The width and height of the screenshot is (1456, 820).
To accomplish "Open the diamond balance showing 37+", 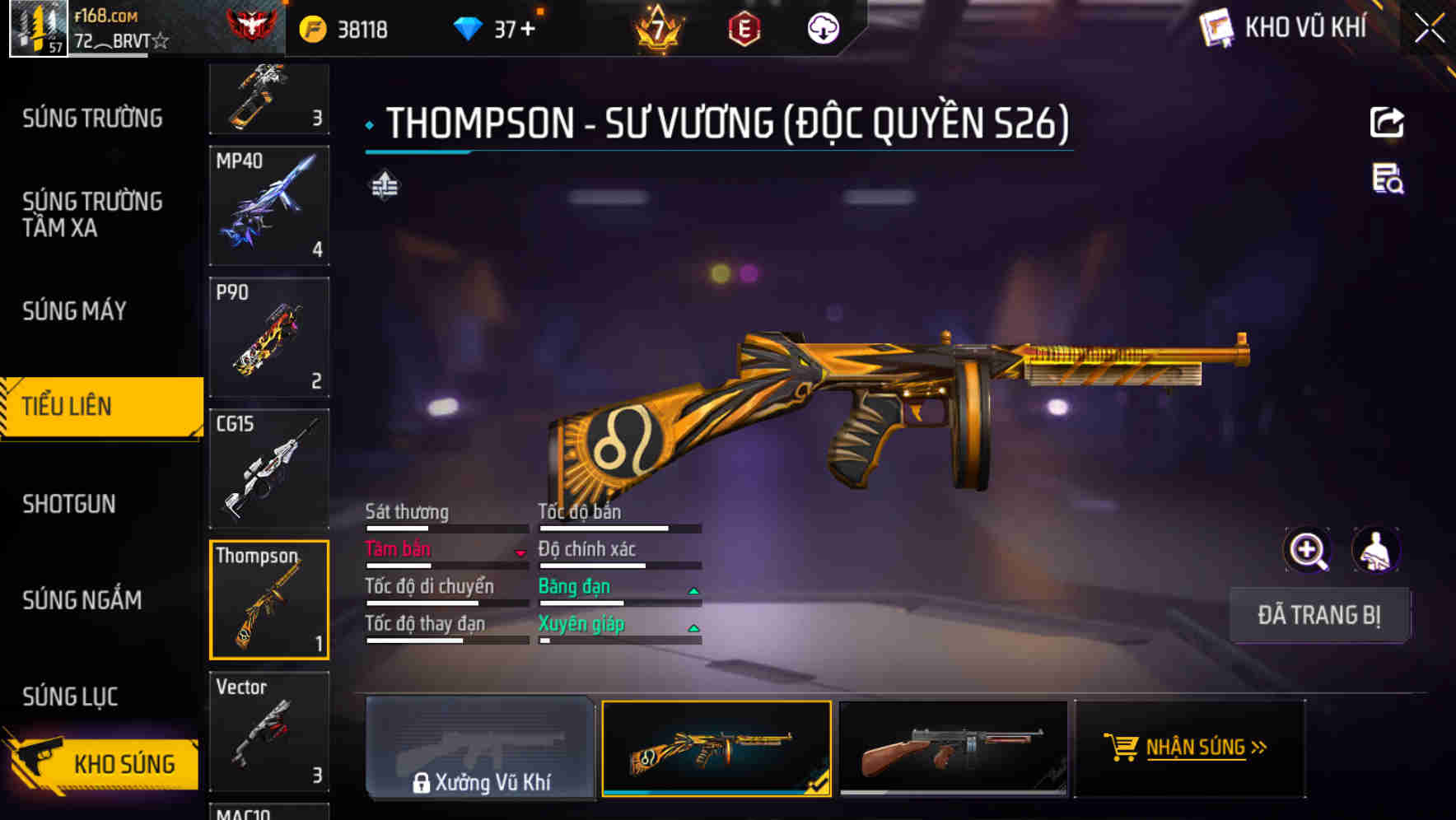I will pyautogui.click(x=501, y=27).
